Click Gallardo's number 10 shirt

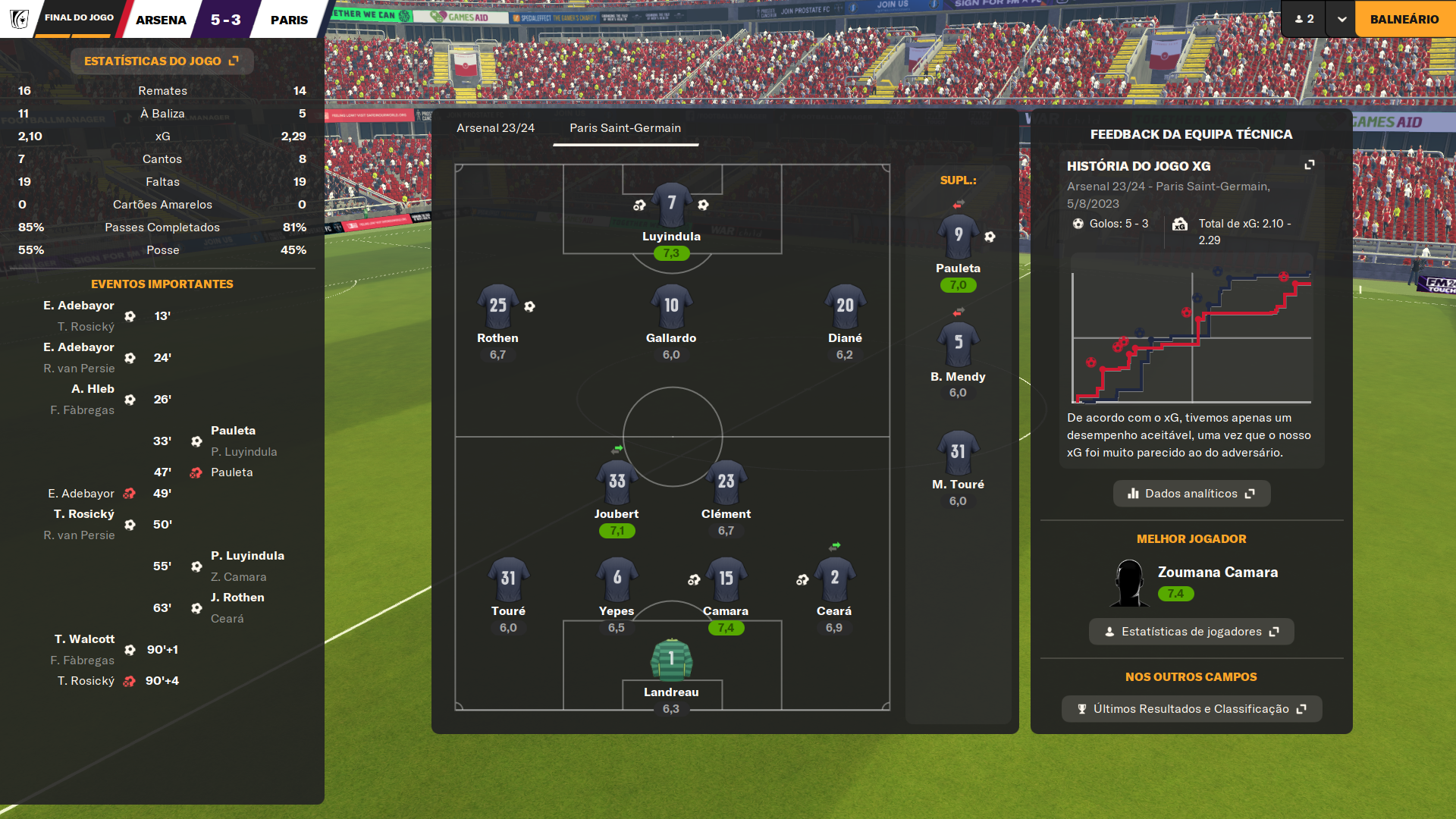671,306
